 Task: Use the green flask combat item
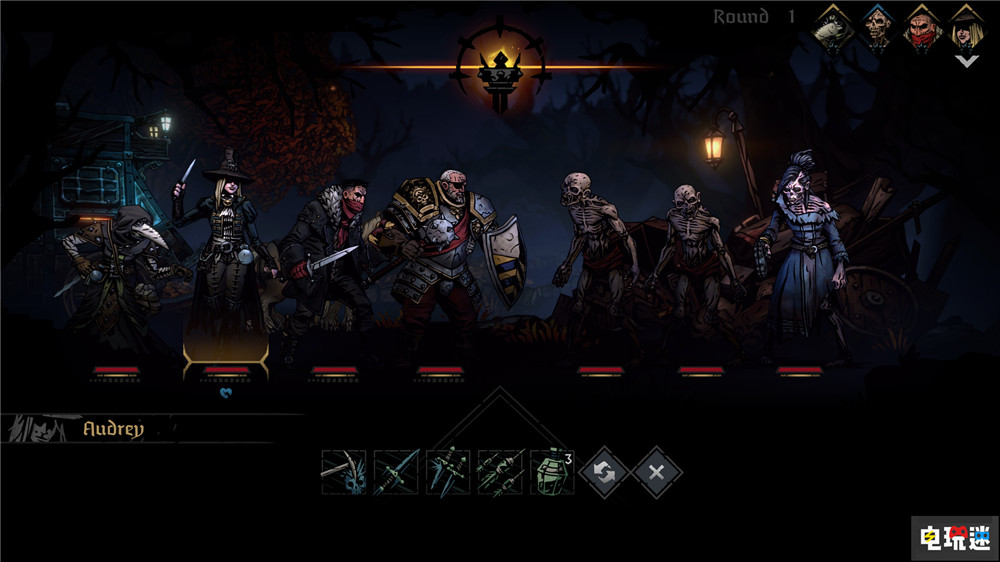coord(552,472)
